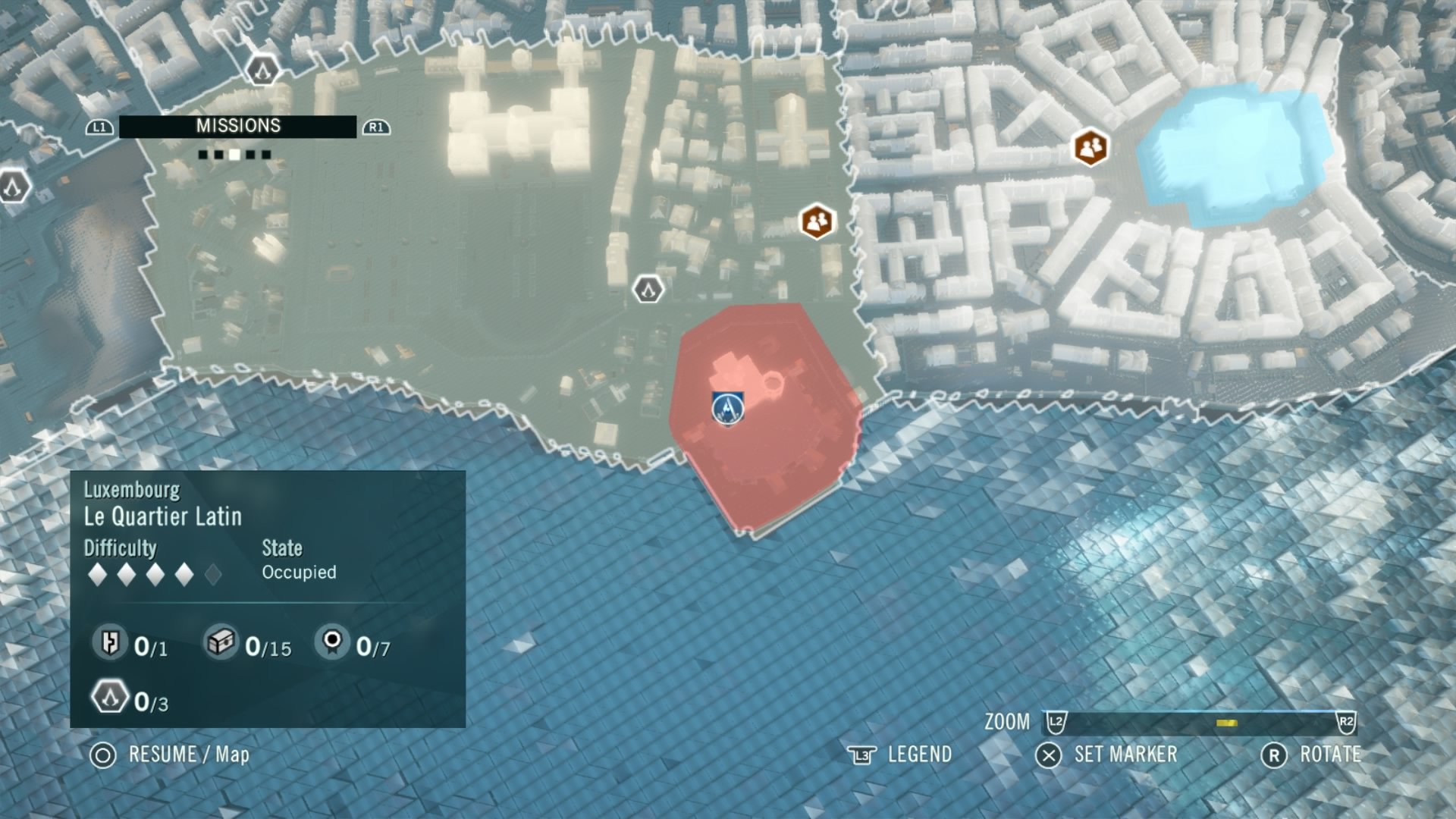Screen dimensions: 1456x819
Task: Click RESUME to close the map
Action: click(170, 755)
